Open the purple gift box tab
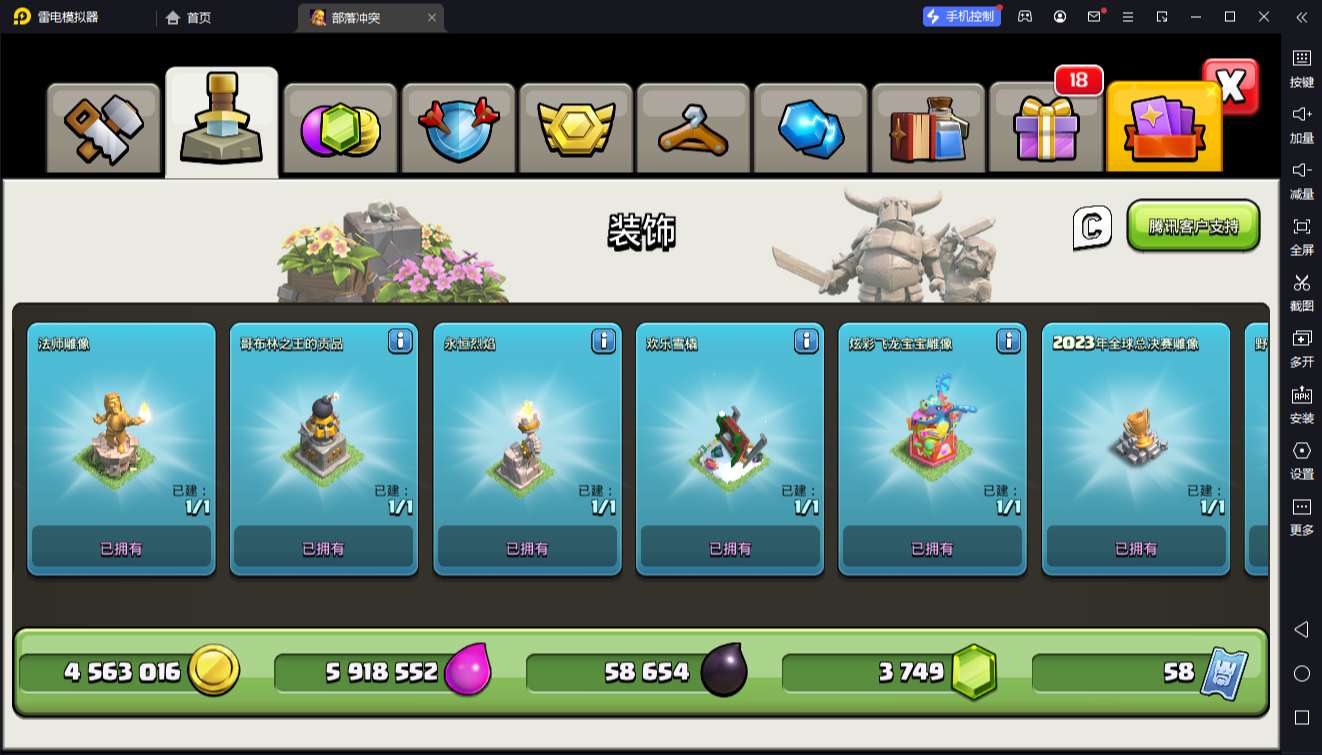This screenshot has width=1322, height=755. tap(1046, 129)
